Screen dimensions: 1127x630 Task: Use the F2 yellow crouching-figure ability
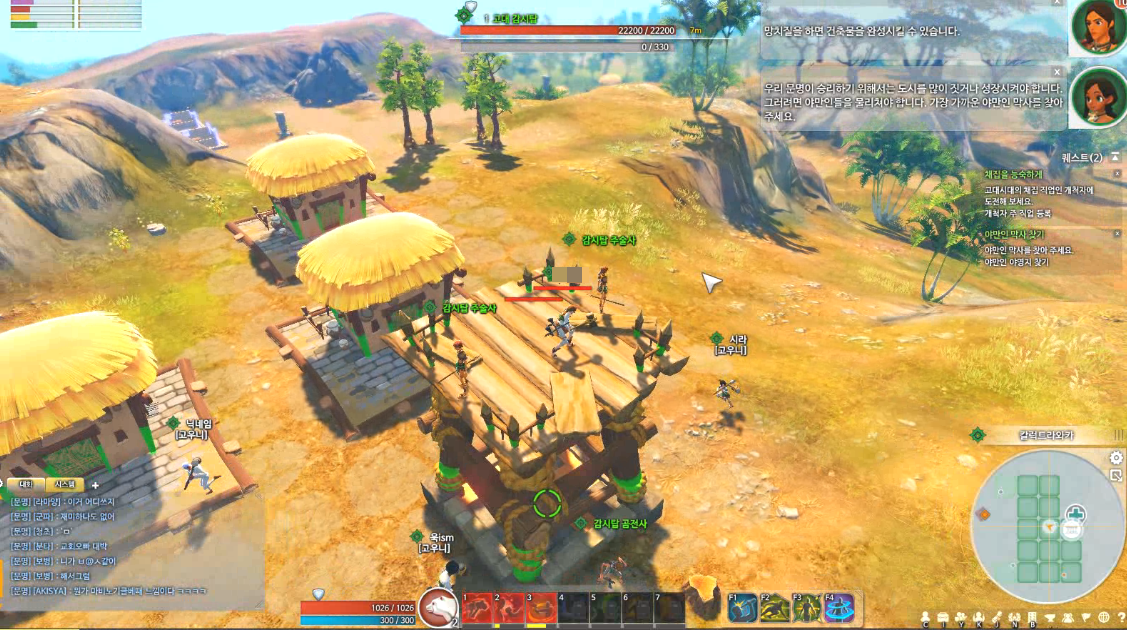tap(775, 607)
